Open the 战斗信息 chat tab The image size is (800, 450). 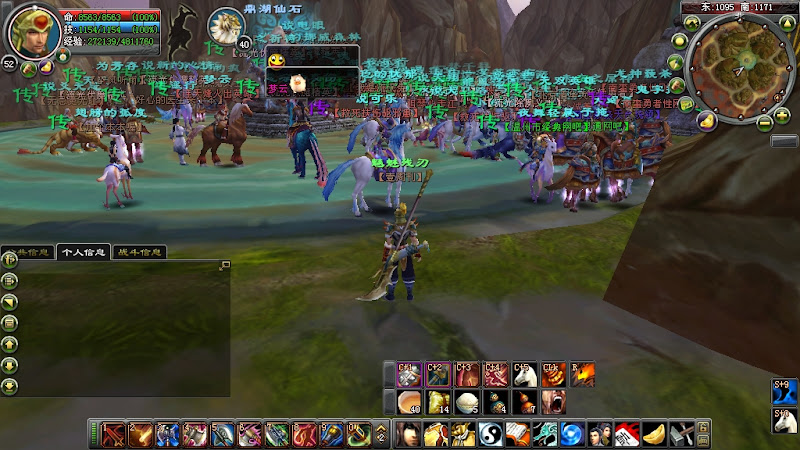click(138, 252)
